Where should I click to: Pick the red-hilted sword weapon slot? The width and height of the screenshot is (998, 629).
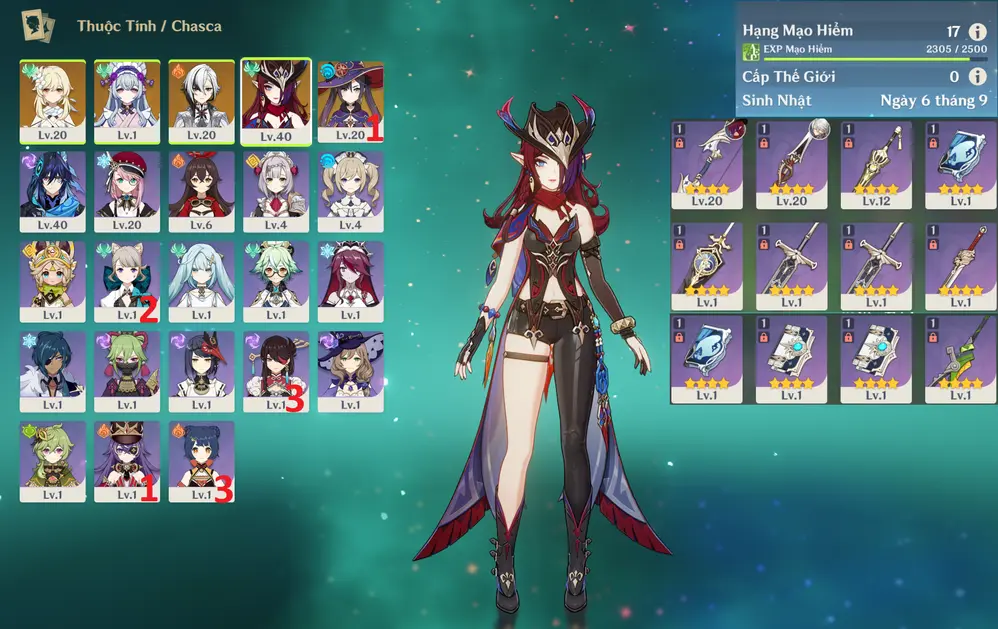(x=960, y=262)
